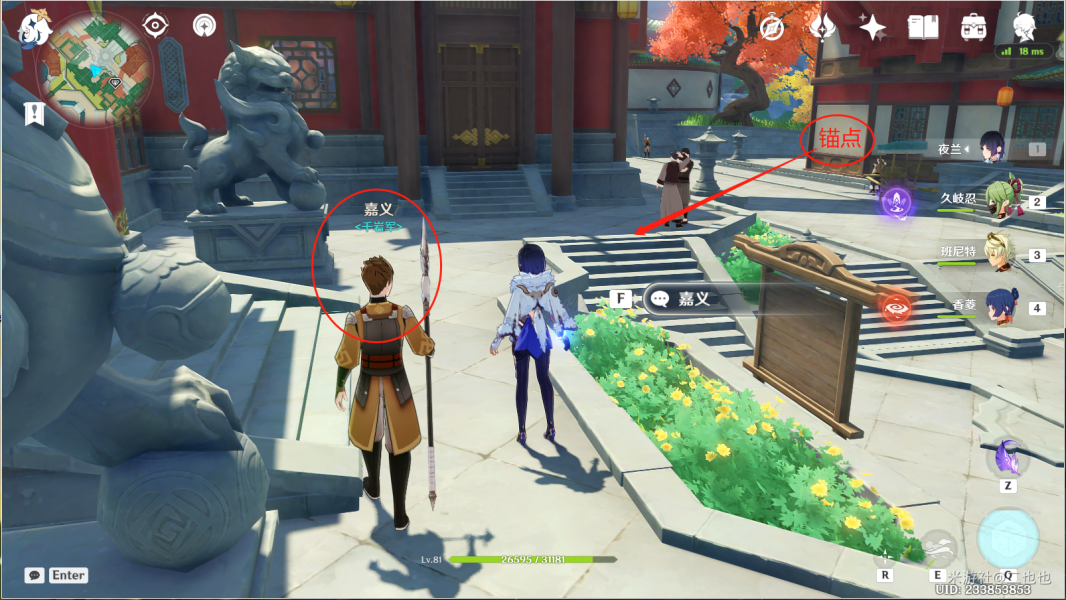The height and width of the screenshot is (600, 1066).
Task: Open the character profile icon
Action: (x=1022, y=26)
